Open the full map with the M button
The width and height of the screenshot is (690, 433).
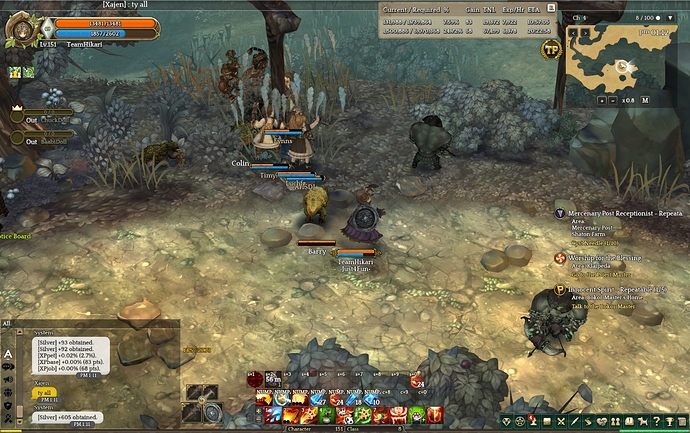pyautogui.click(x=645, y=100)
